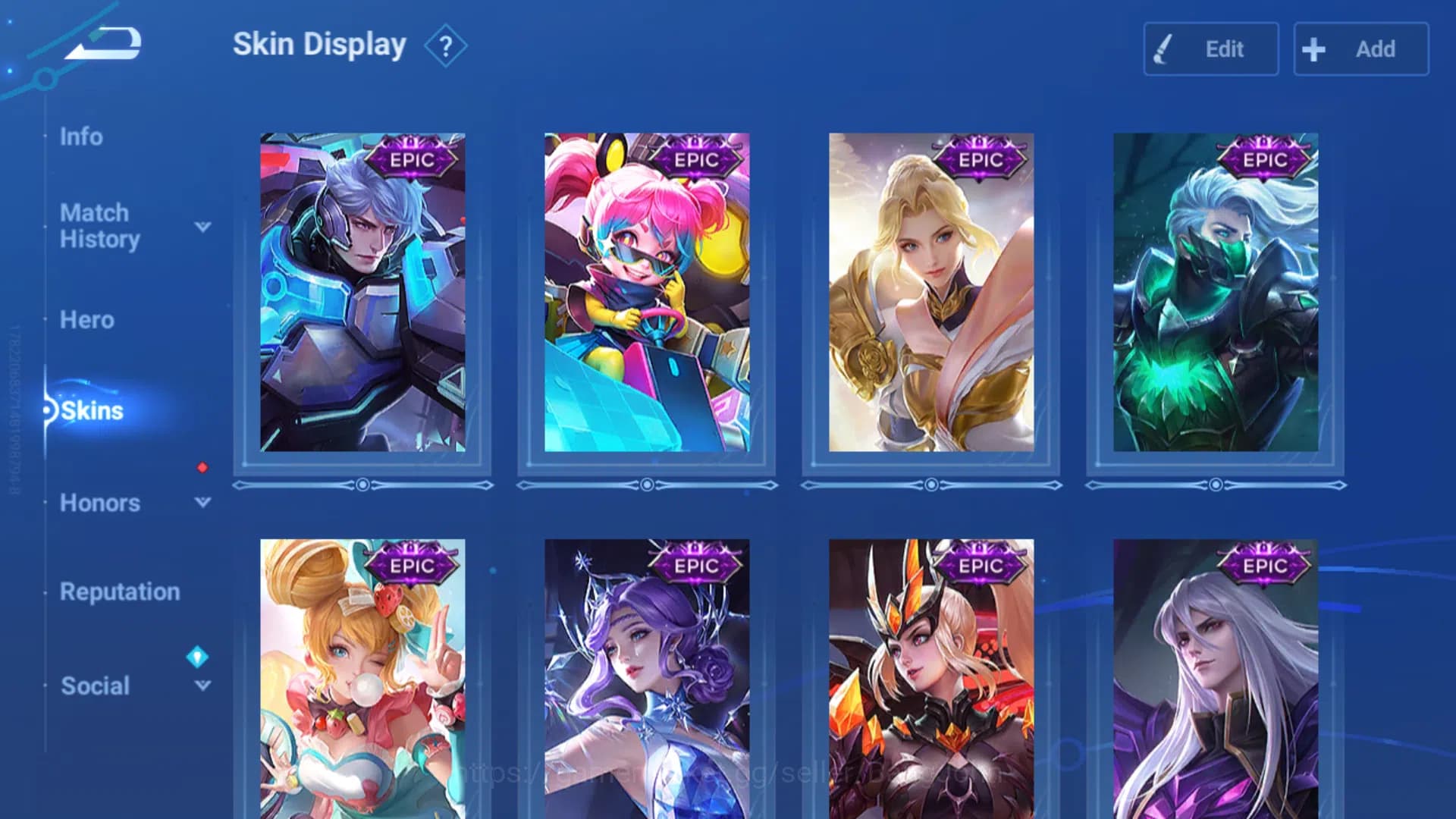Click the Edit button
The height and width of the screenshot is (819, 1456).
coord(1210,49)
